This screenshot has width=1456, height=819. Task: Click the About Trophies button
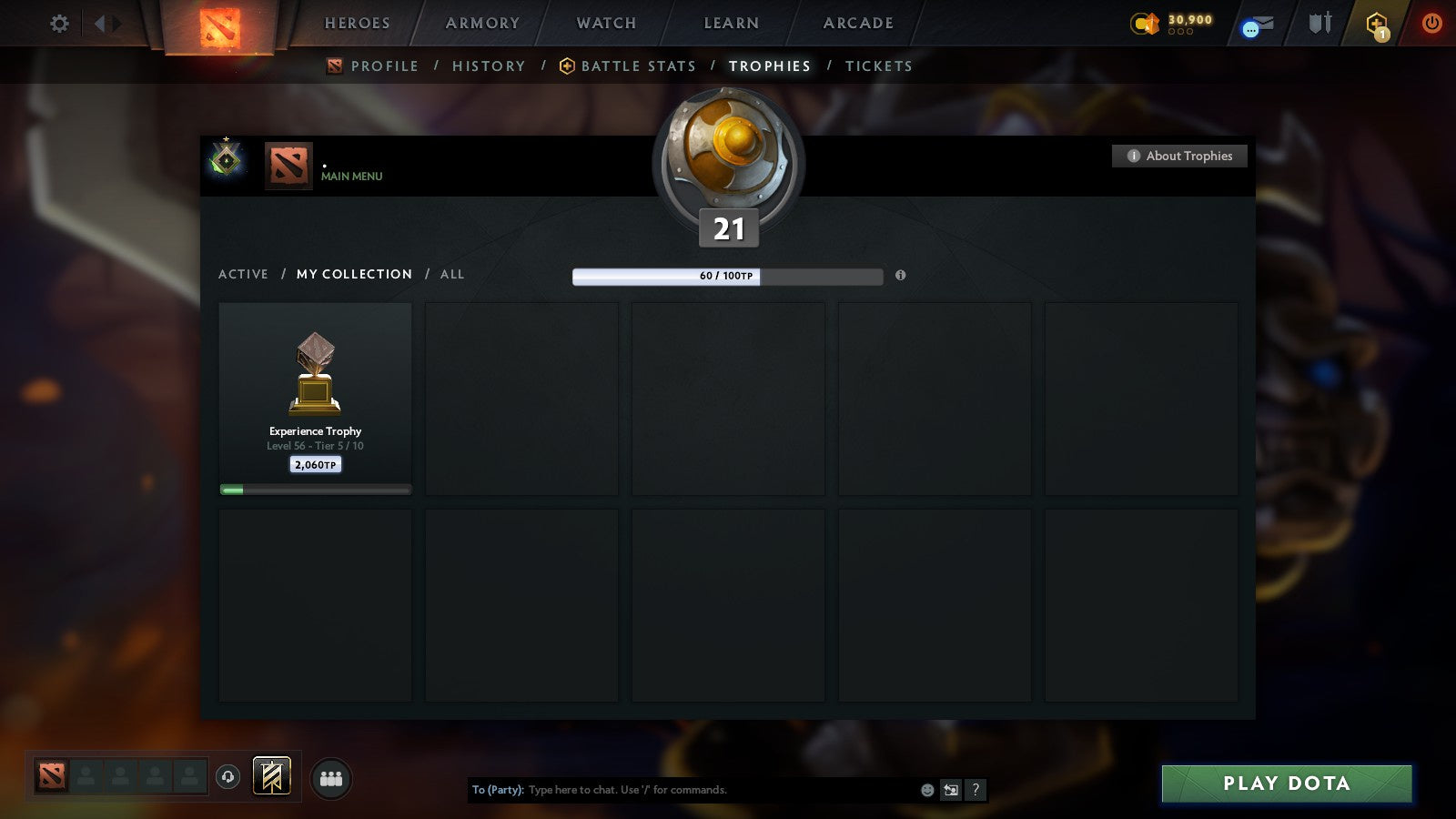coord(1178,156)
